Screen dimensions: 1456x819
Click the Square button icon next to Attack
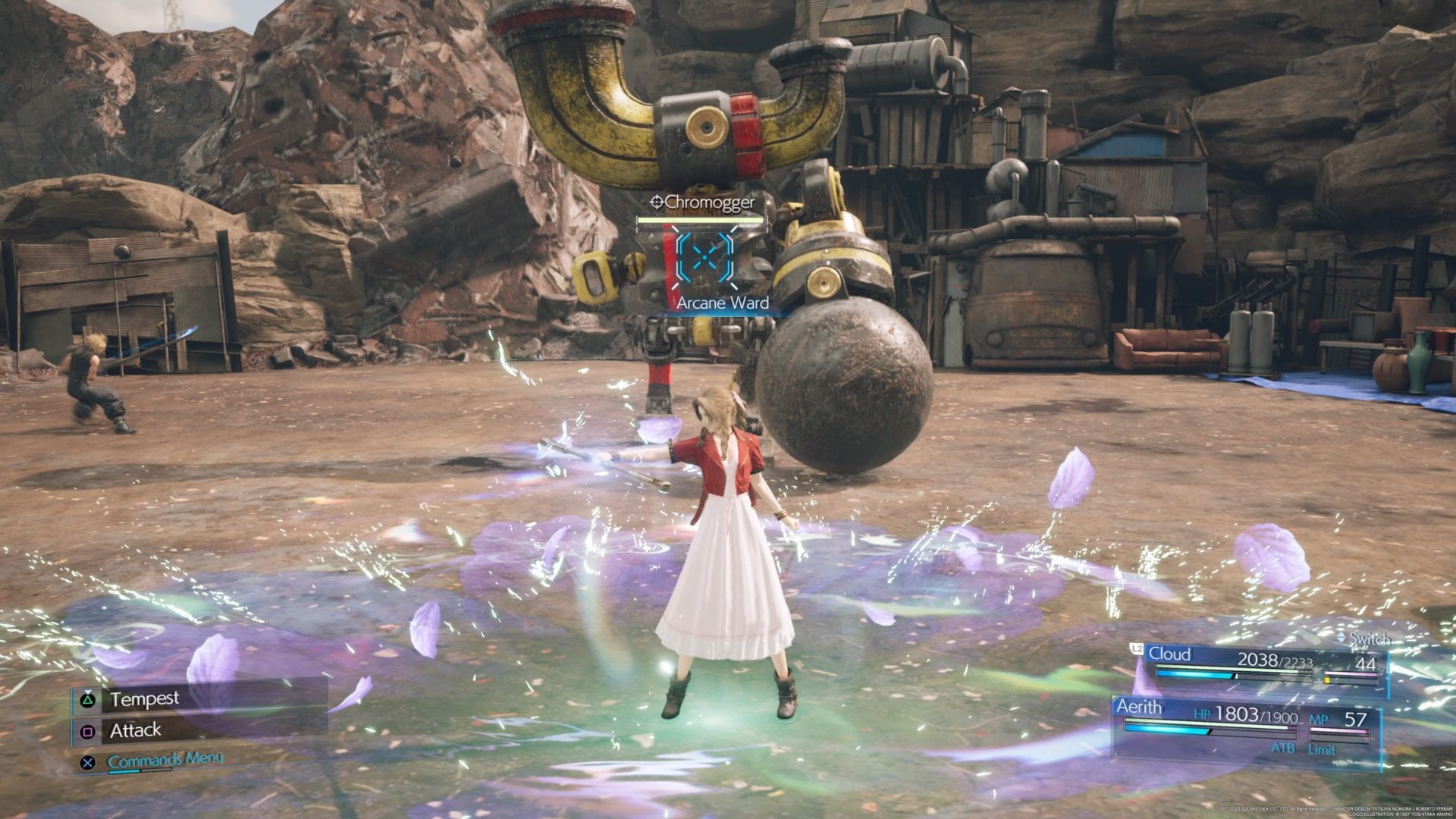(89, 733)
